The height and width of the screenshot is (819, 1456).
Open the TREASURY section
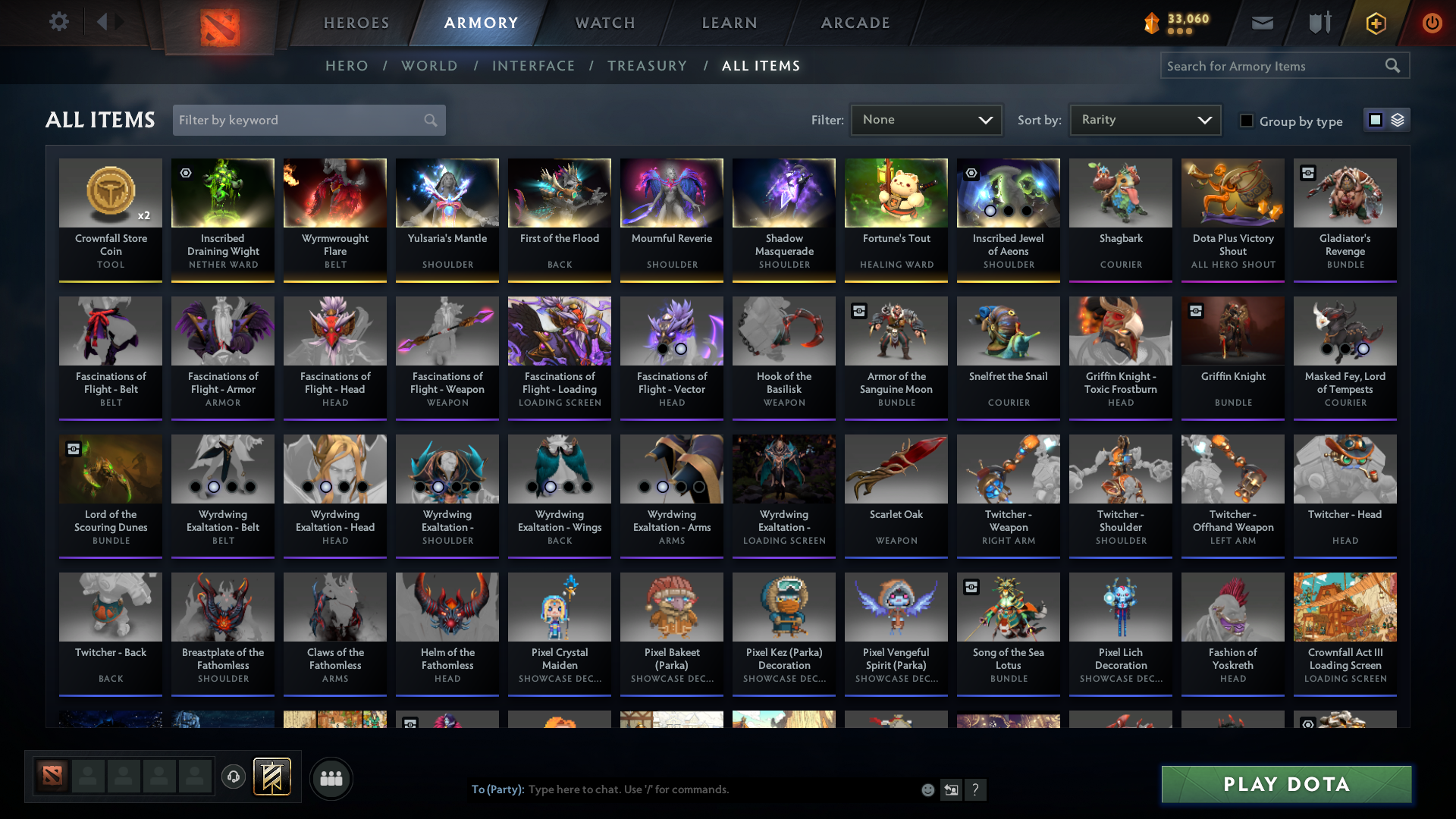pyautogui.click(x=647, y=66)
